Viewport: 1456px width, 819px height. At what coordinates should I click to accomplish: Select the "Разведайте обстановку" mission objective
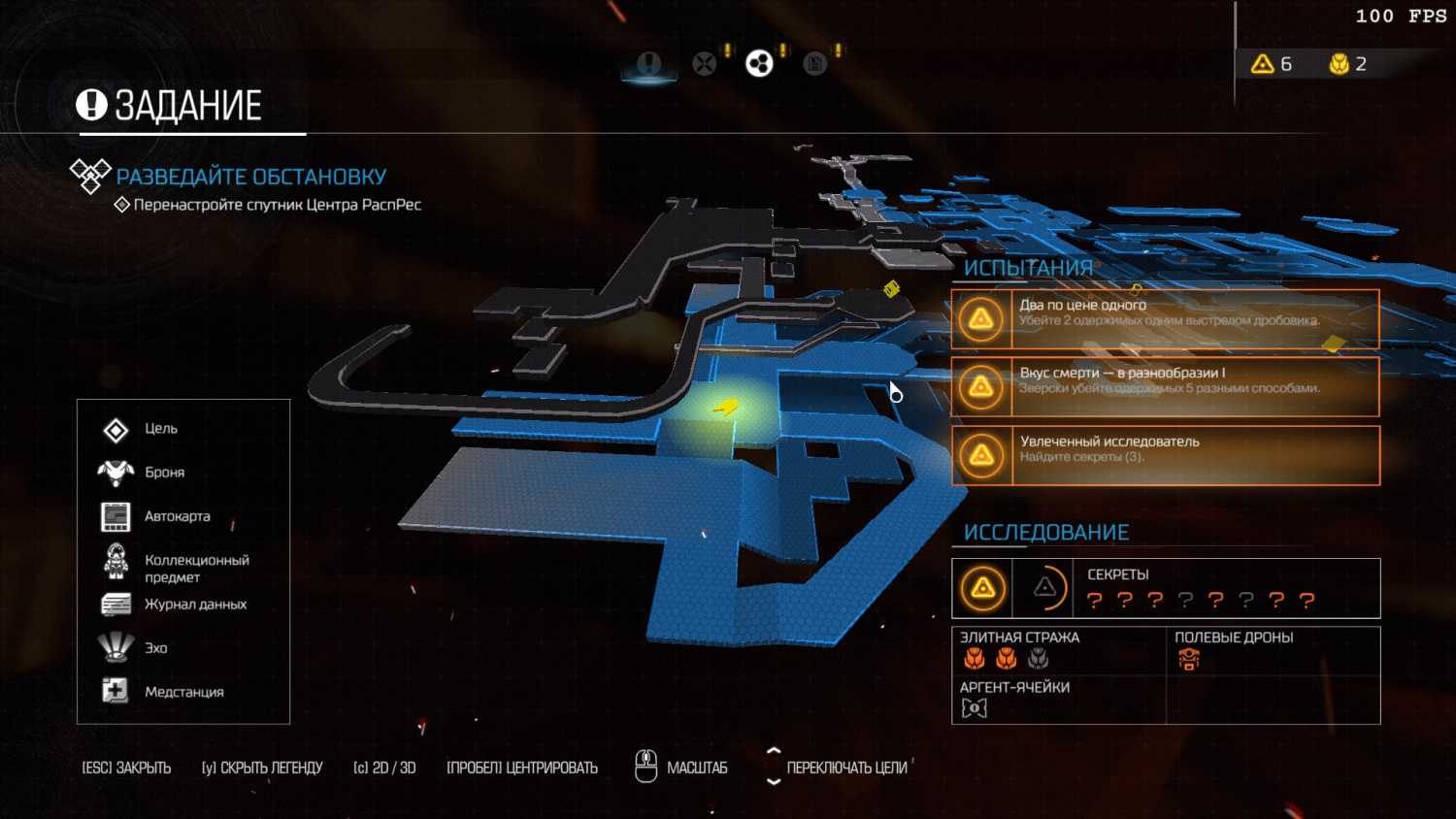coord(250,177)
